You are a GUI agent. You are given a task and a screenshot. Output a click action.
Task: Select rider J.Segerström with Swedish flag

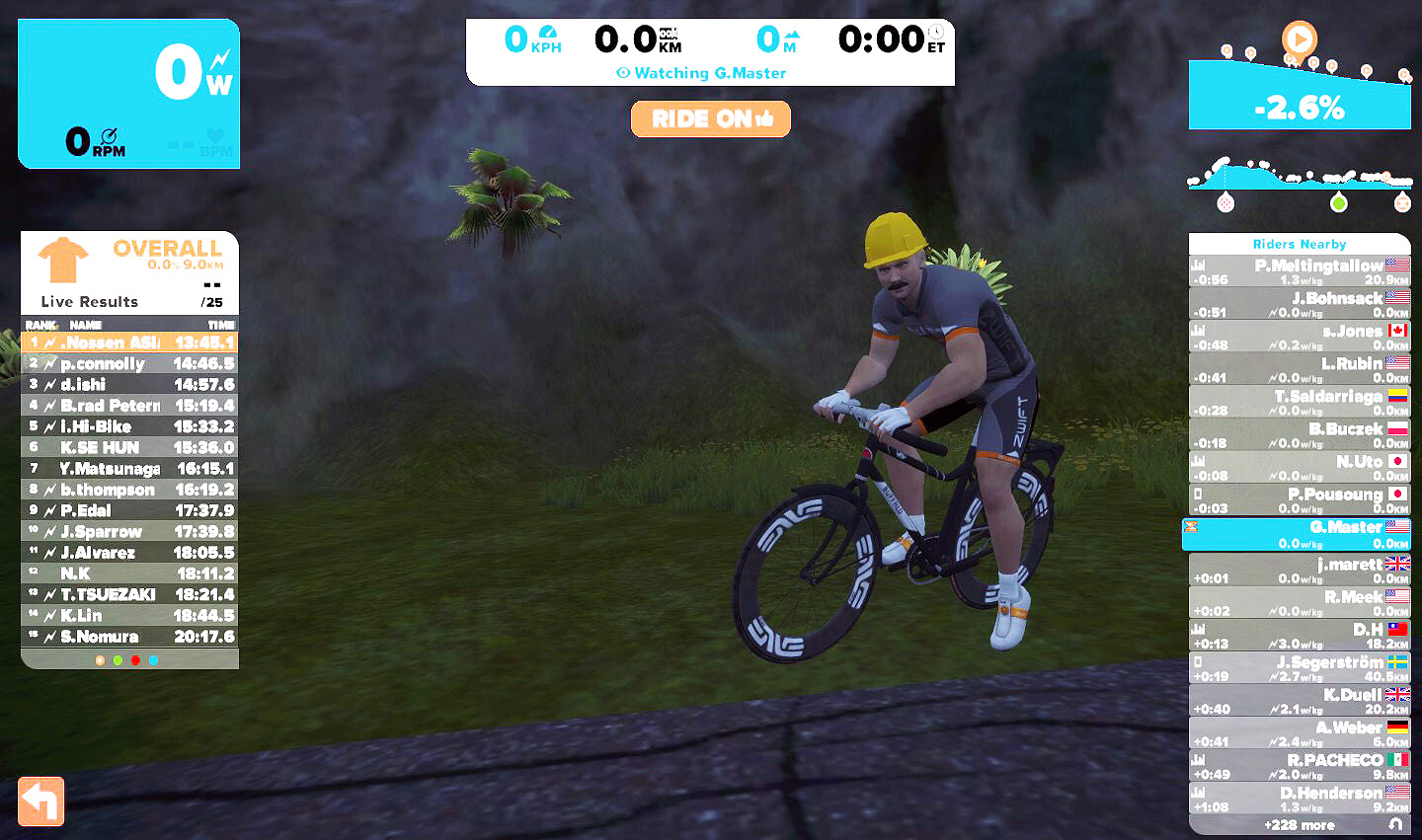(1300, 668)
